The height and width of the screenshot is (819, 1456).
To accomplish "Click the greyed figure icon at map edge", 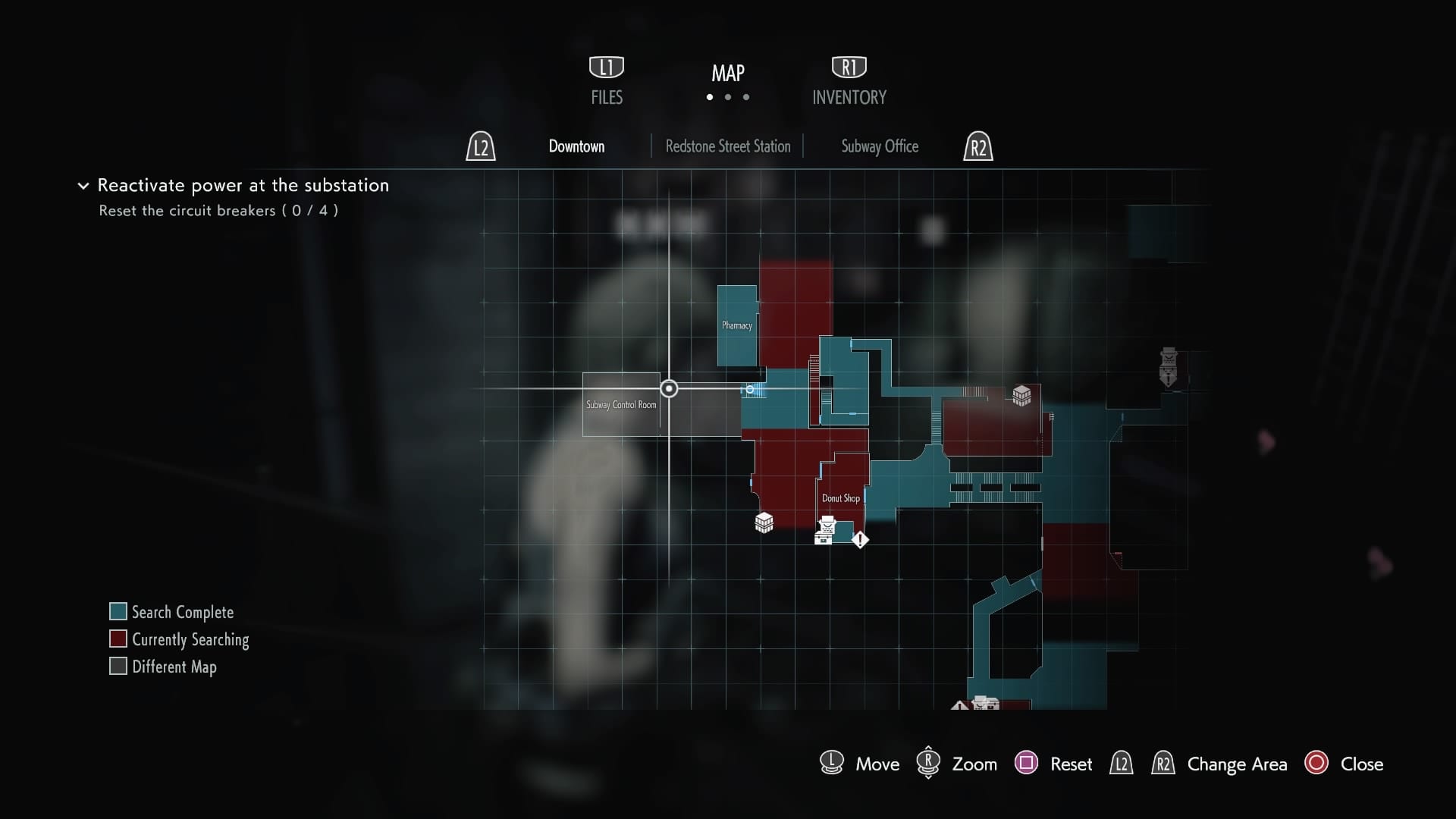I will [x=1168, y=366].
